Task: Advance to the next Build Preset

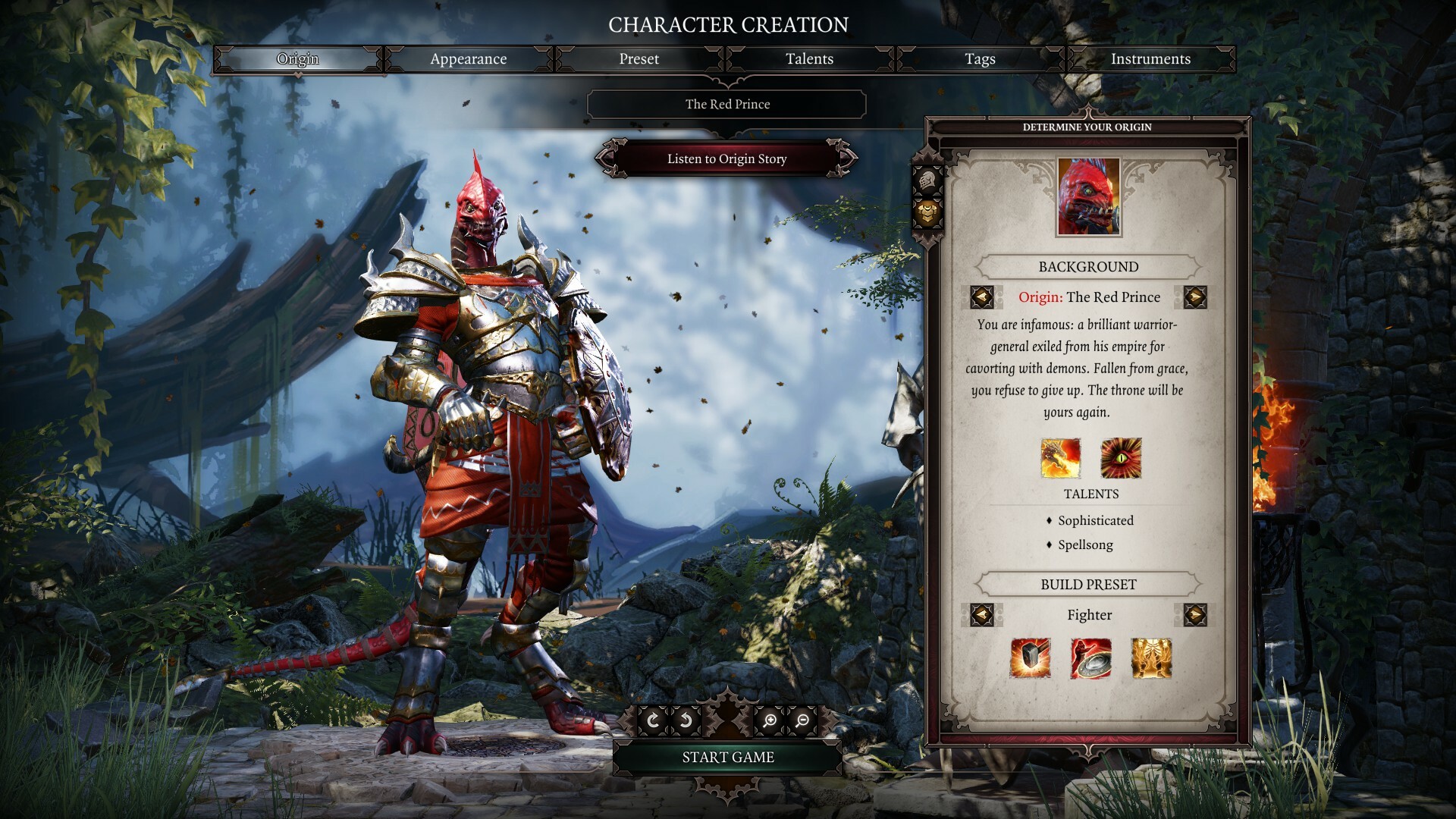Action: 1198,616
